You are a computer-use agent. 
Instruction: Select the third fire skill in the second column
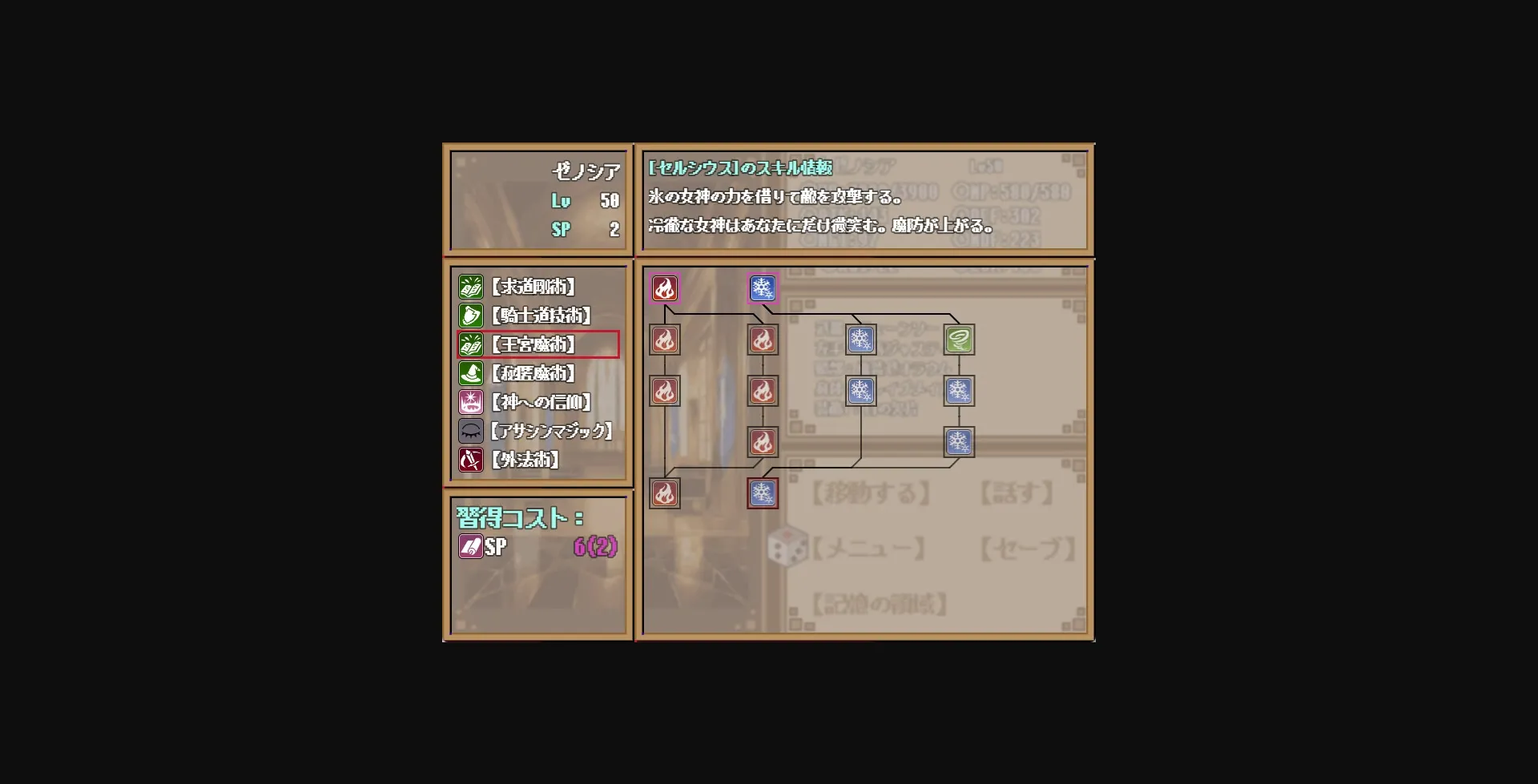pos(762,441)
